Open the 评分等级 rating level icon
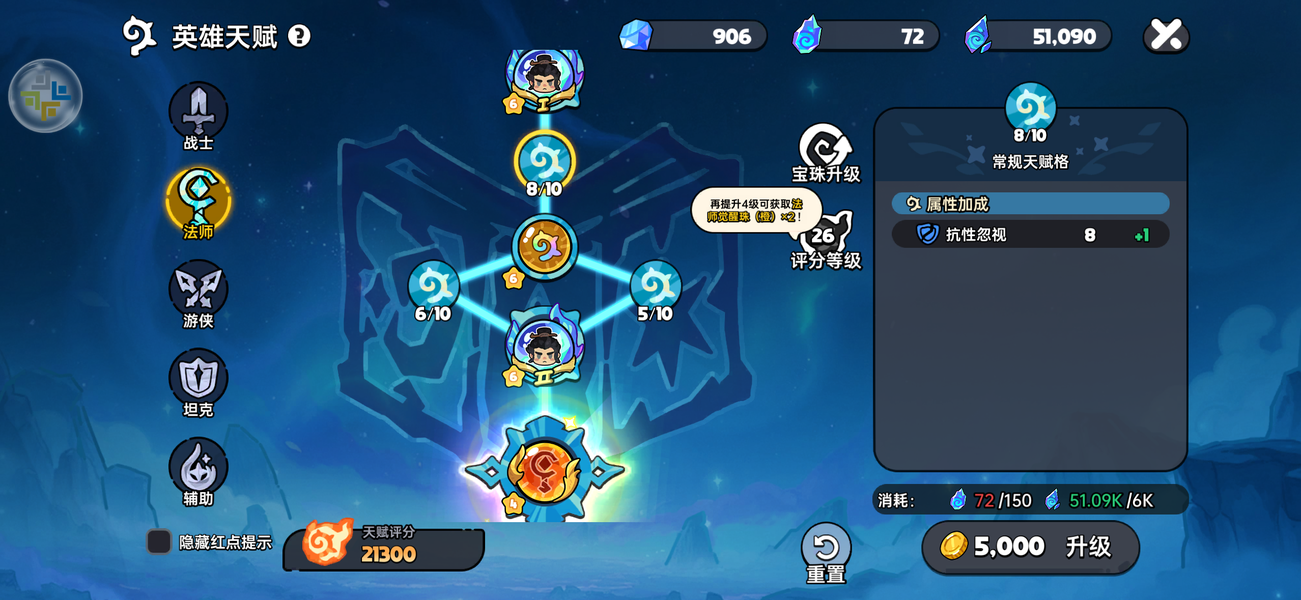1301x600 pixels. pos(824,237)
